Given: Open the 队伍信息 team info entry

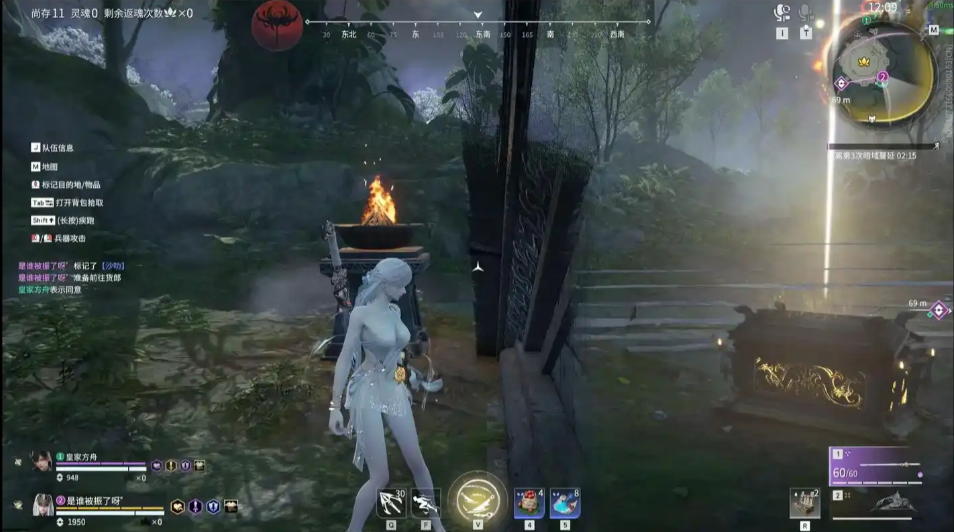Looking at the screenshot, I should coord(57,148).
